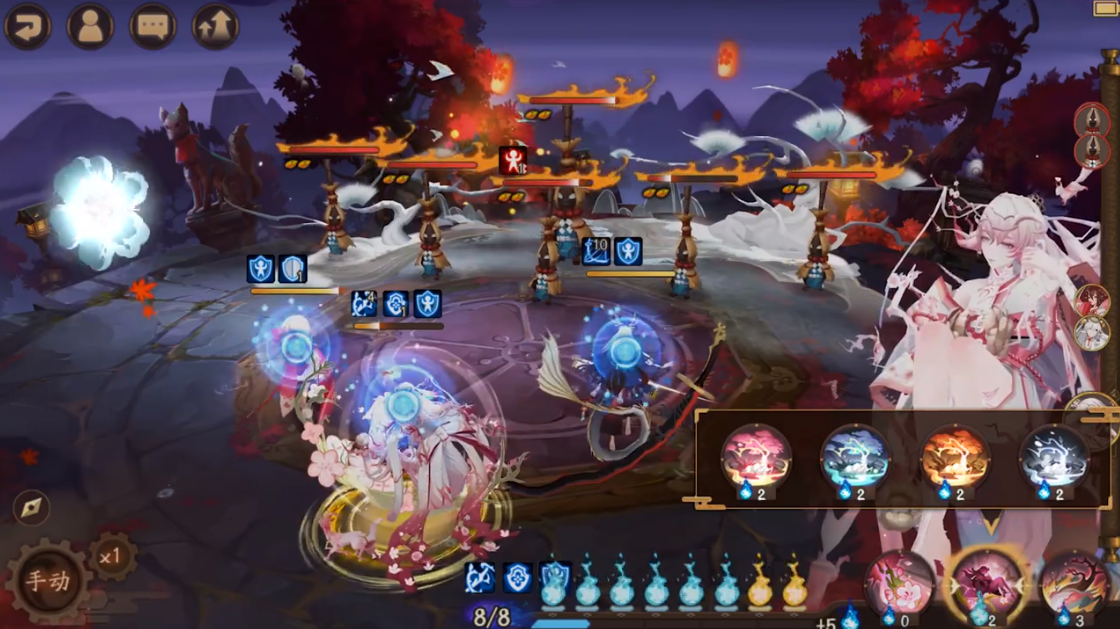Open the chat speech-bubble button
Screen dimensions: 1120x629
[x=153, y=26]
